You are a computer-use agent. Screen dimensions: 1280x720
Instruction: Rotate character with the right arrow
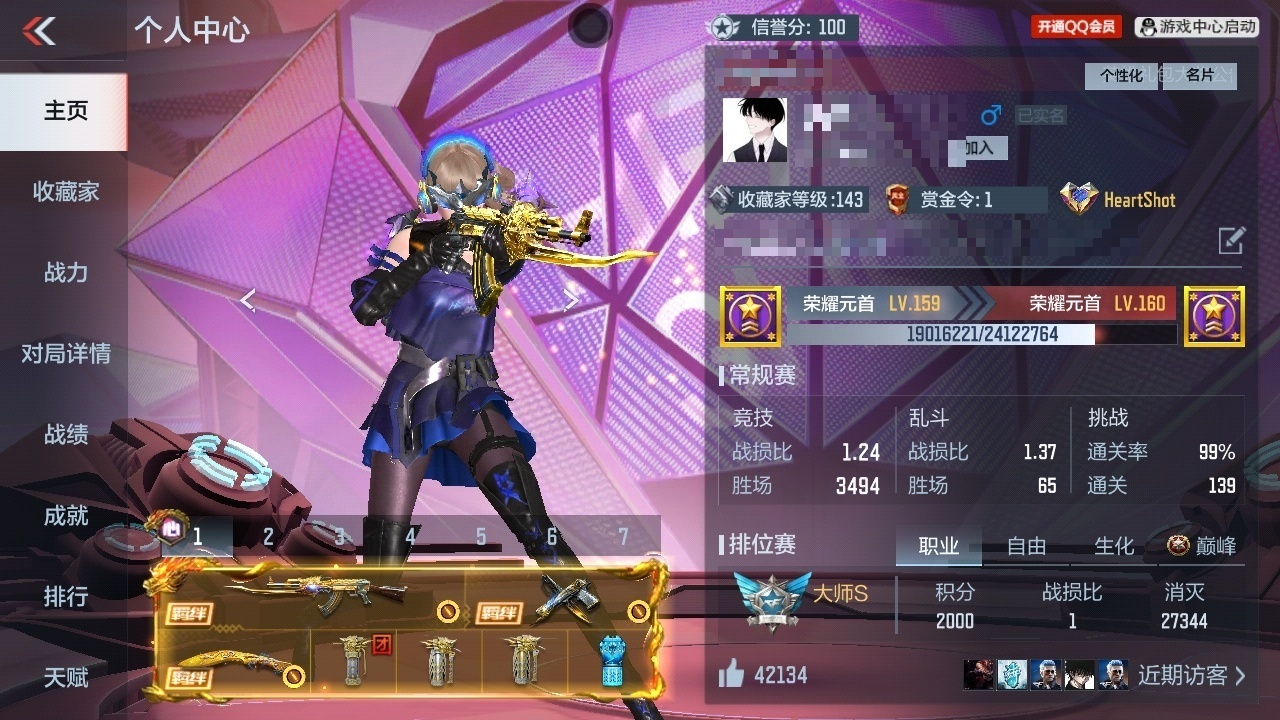coord(571,300)
